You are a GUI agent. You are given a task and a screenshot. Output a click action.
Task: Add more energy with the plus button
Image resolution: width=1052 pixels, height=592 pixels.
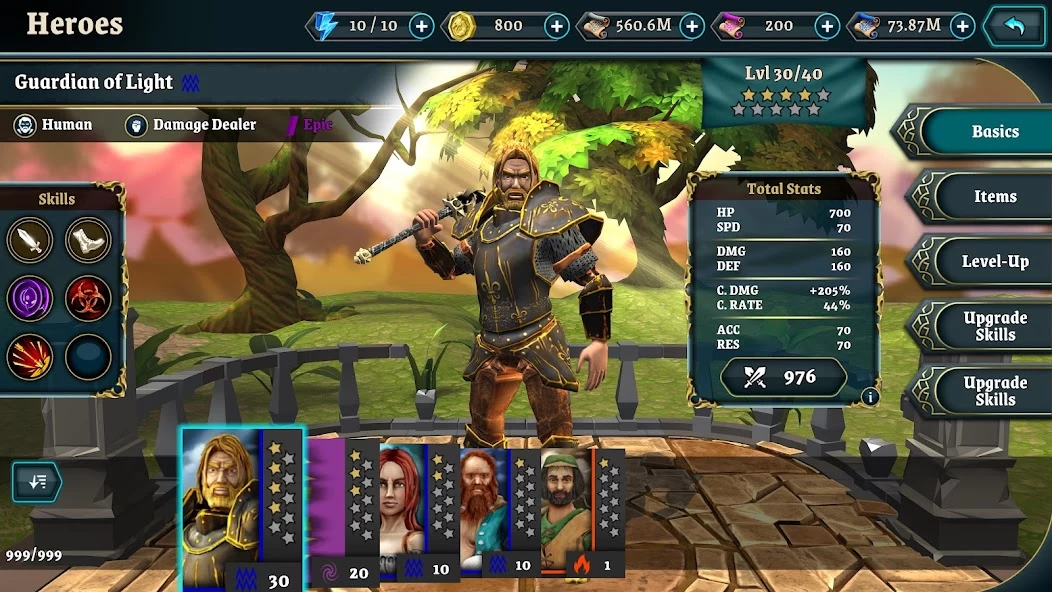[422, 26]
